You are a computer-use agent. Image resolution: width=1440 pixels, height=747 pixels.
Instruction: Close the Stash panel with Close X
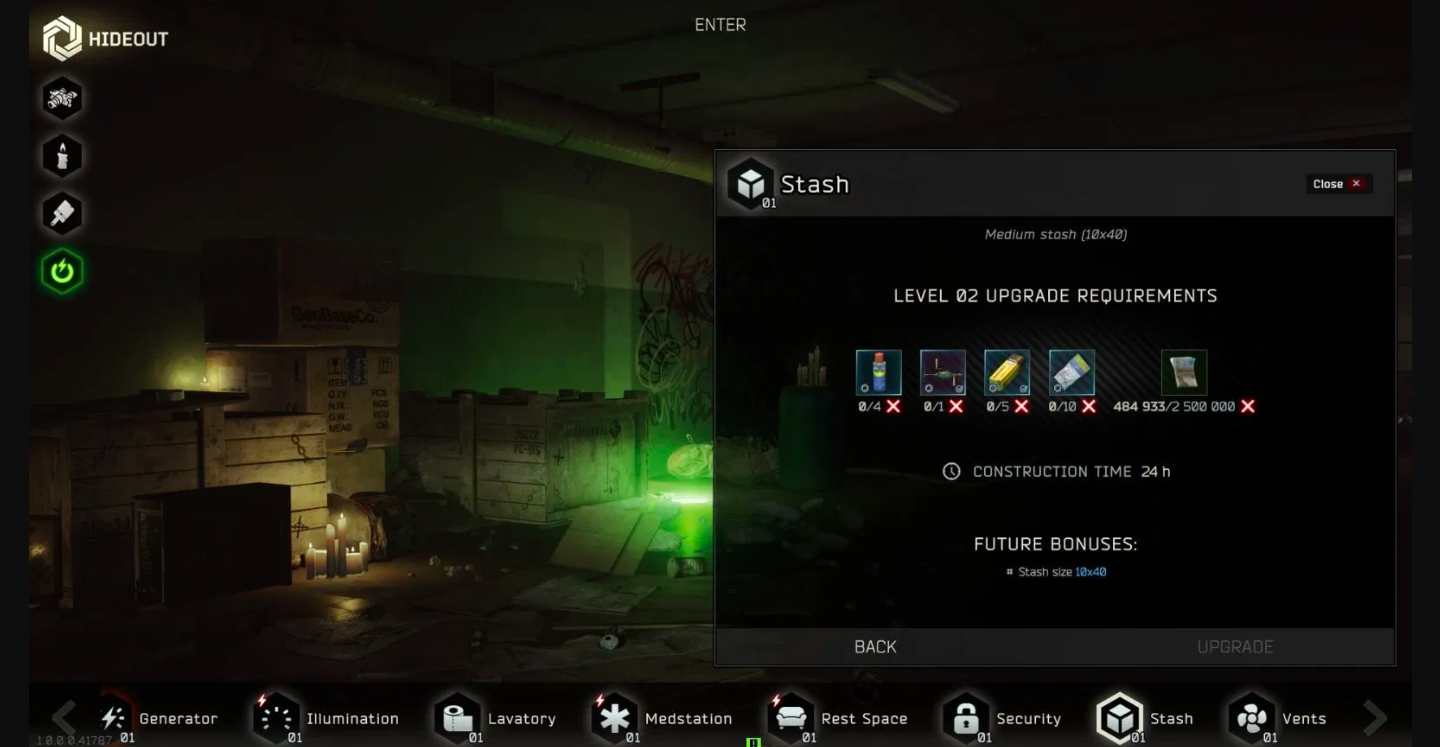pos(1338,183)
